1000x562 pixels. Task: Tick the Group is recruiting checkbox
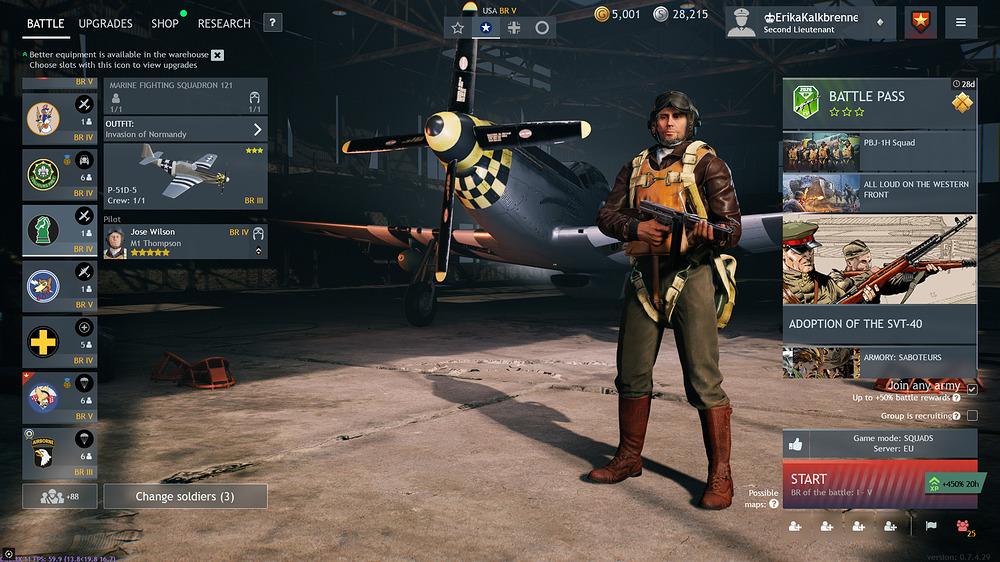(972, 416)
